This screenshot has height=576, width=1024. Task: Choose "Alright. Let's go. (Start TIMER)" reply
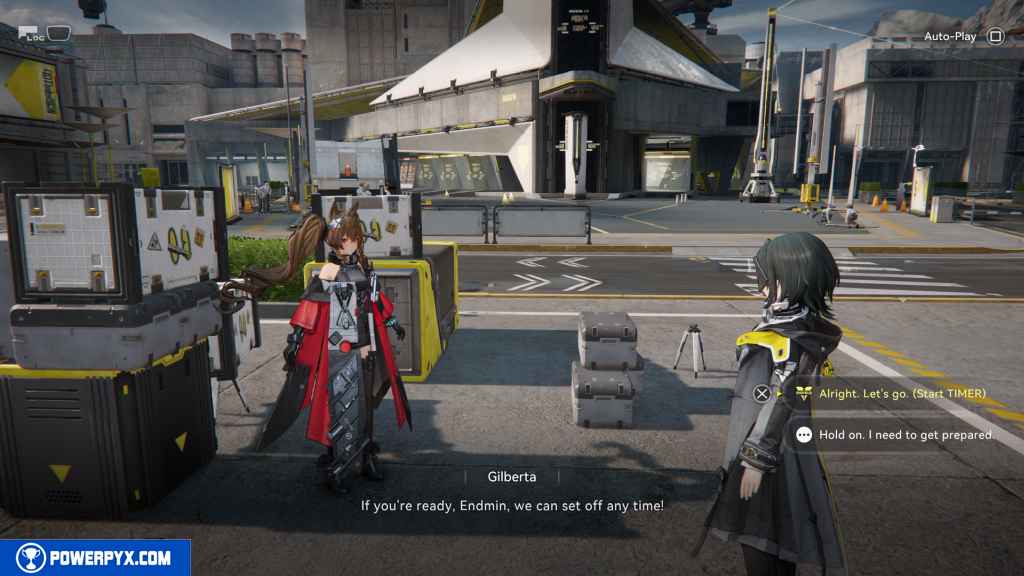(x=901, y=393)
